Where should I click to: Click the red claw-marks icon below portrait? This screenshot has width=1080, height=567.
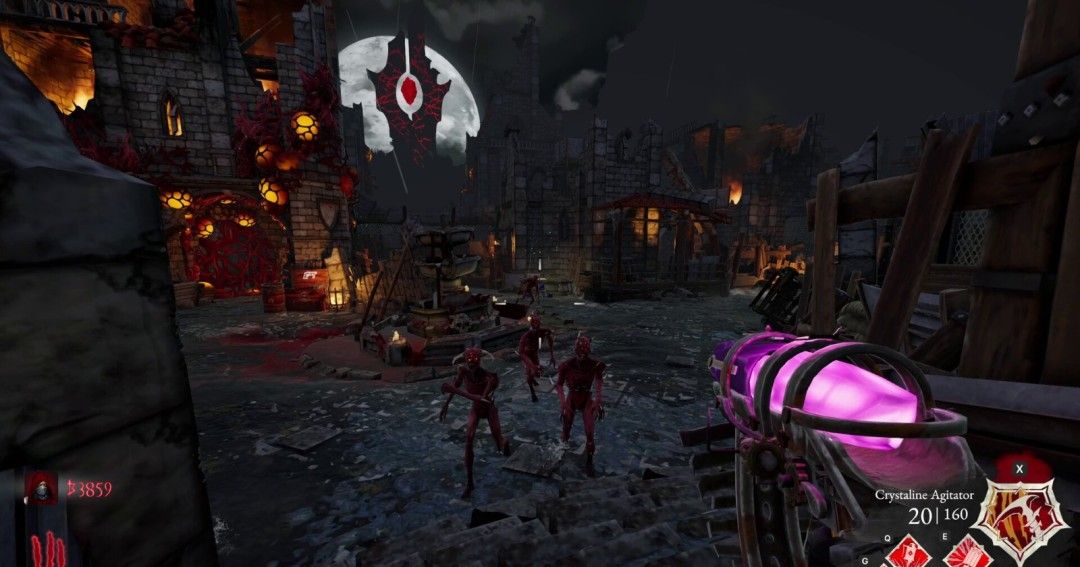[46, 549]
